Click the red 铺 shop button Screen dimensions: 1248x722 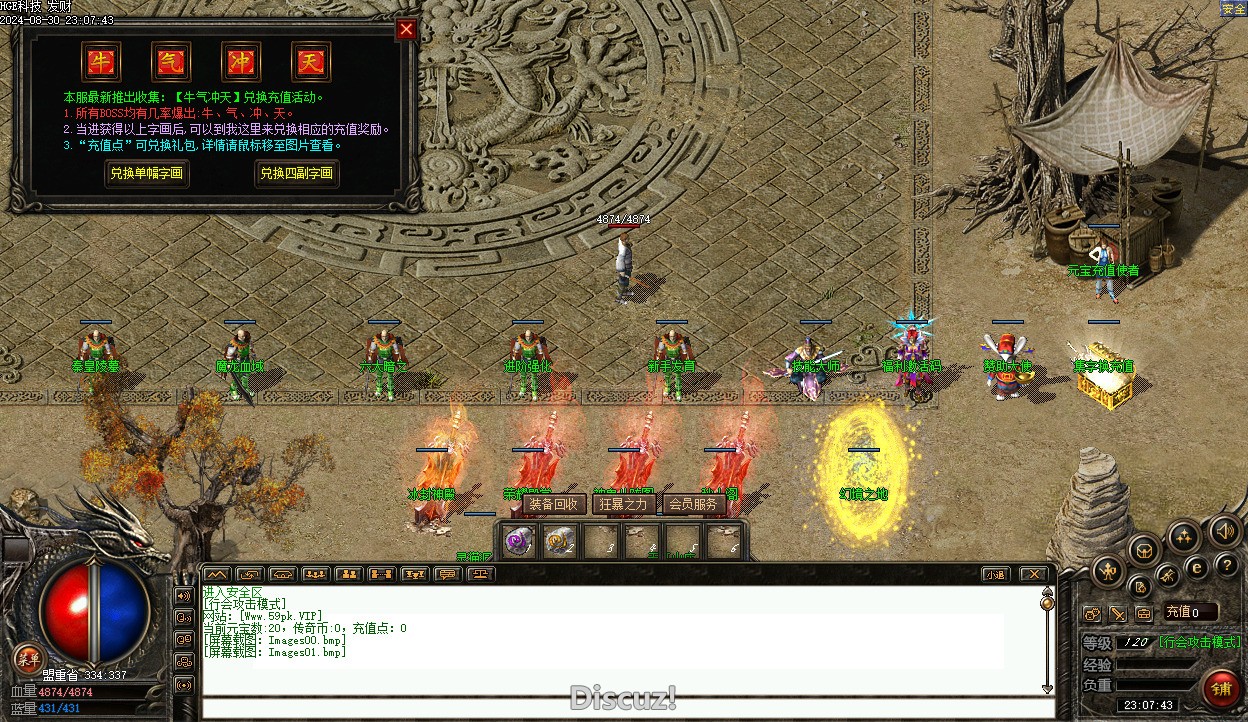tap(1220, 689)
